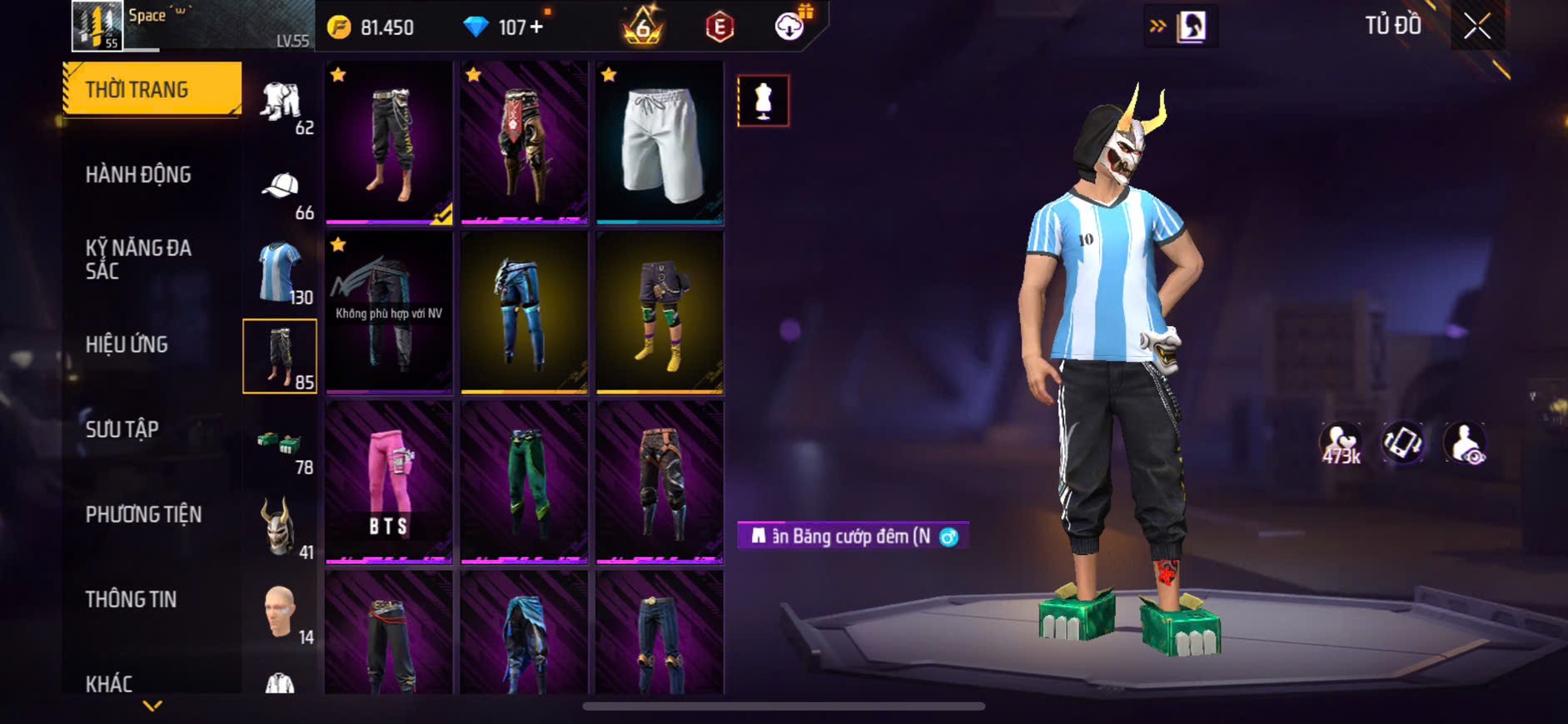This screenshot has width=1568, height=724.
Task: Select the full outfit set category with 62
Action: point(281,105)
